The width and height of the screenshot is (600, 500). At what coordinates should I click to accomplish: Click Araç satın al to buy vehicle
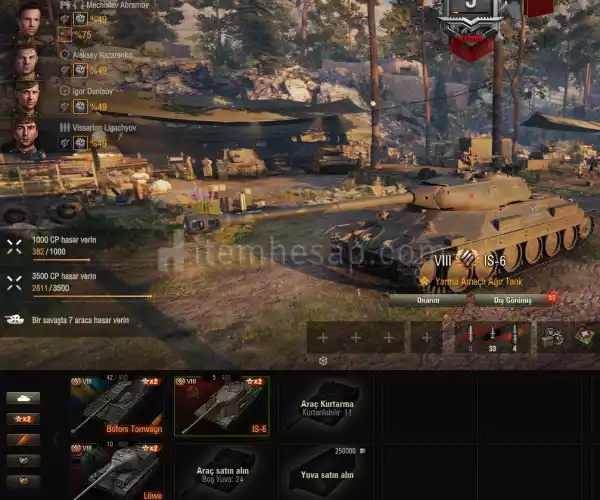(220, 472)
